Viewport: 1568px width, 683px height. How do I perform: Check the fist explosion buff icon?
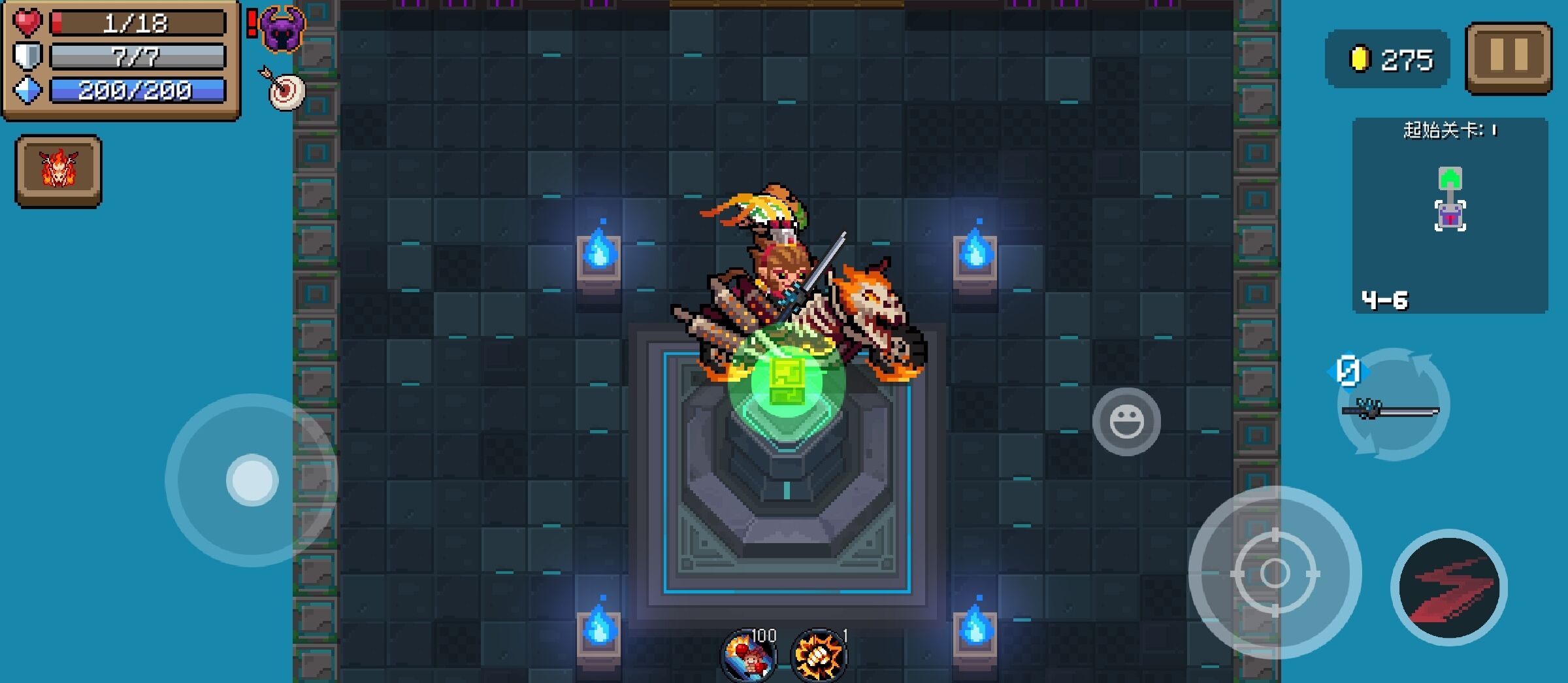click(818, 655)
